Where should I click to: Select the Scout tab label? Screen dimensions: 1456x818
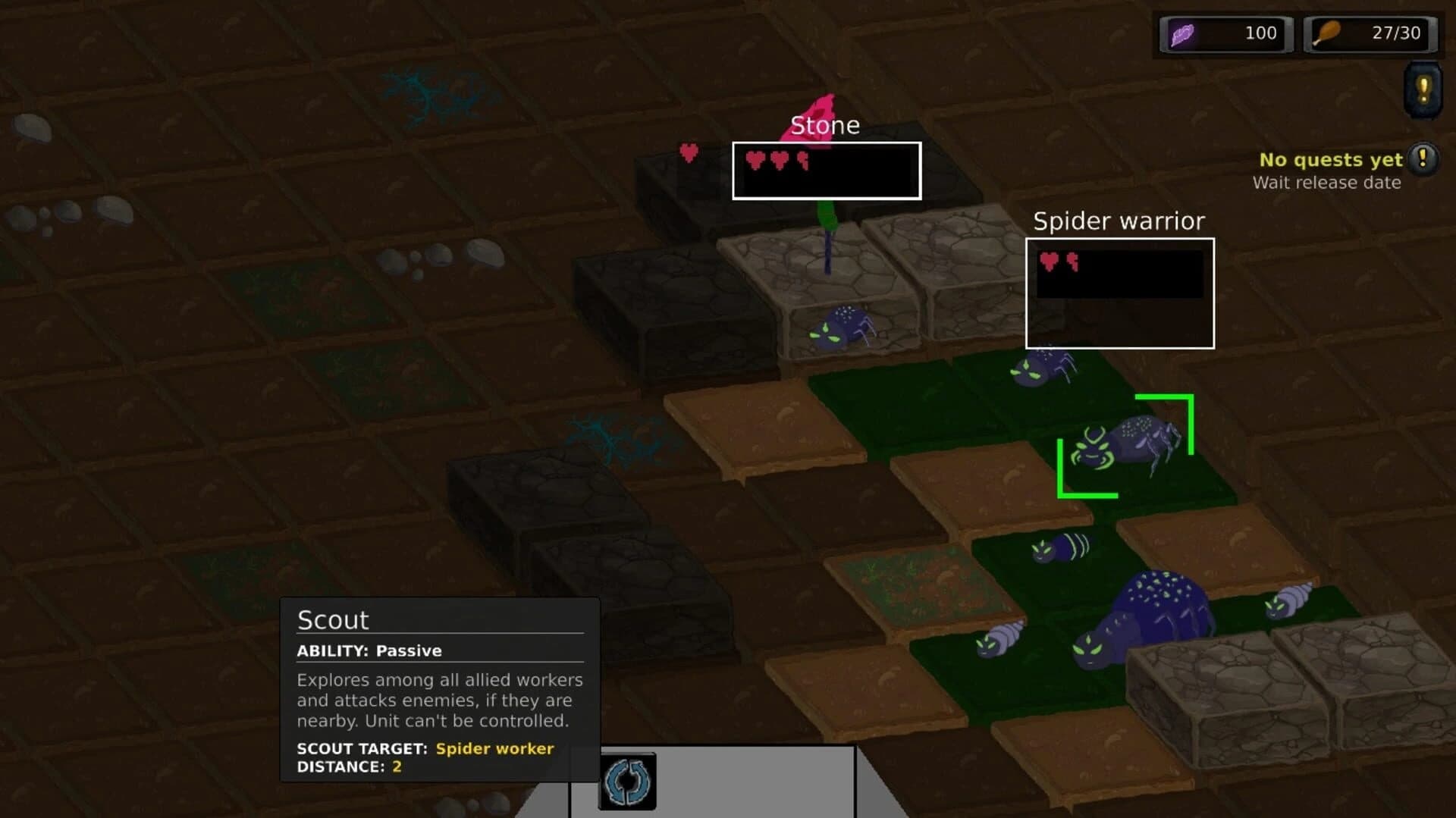coord(332,619)
